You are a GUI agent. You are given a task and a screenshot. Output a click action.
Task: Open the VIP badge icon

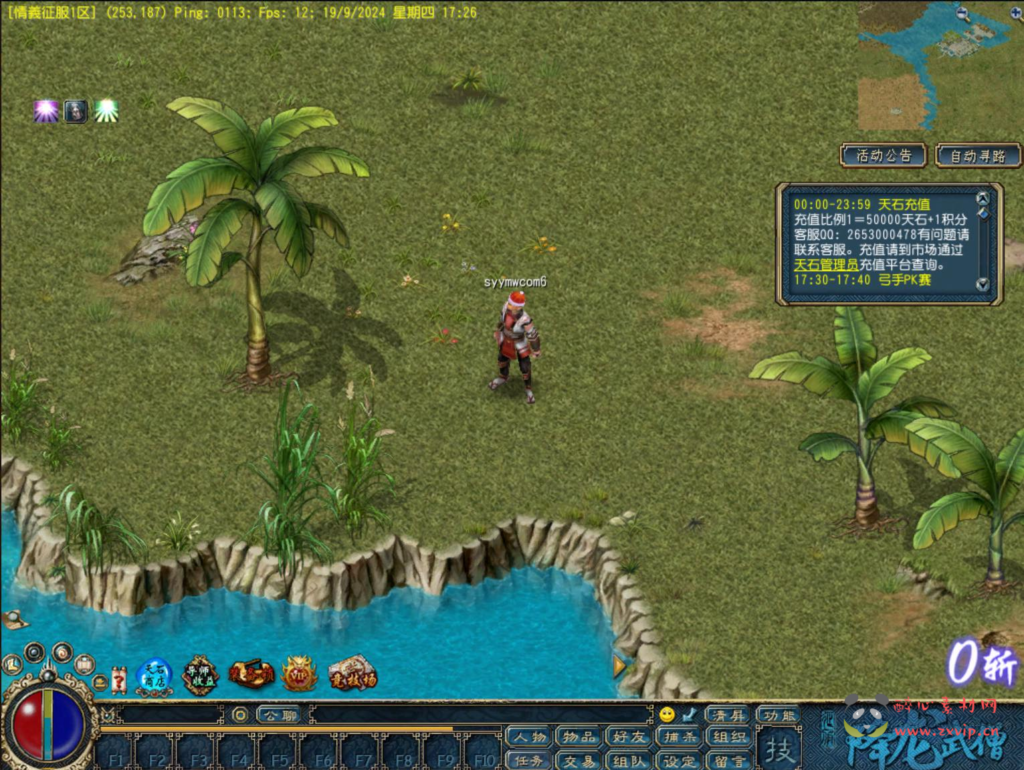[299, 674]
